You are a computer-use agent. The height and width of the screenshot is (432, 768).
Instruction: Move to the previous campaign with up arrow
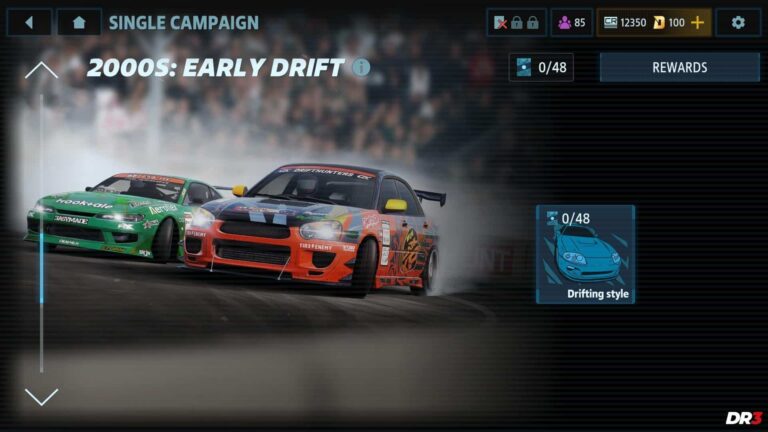pos(41,70)
